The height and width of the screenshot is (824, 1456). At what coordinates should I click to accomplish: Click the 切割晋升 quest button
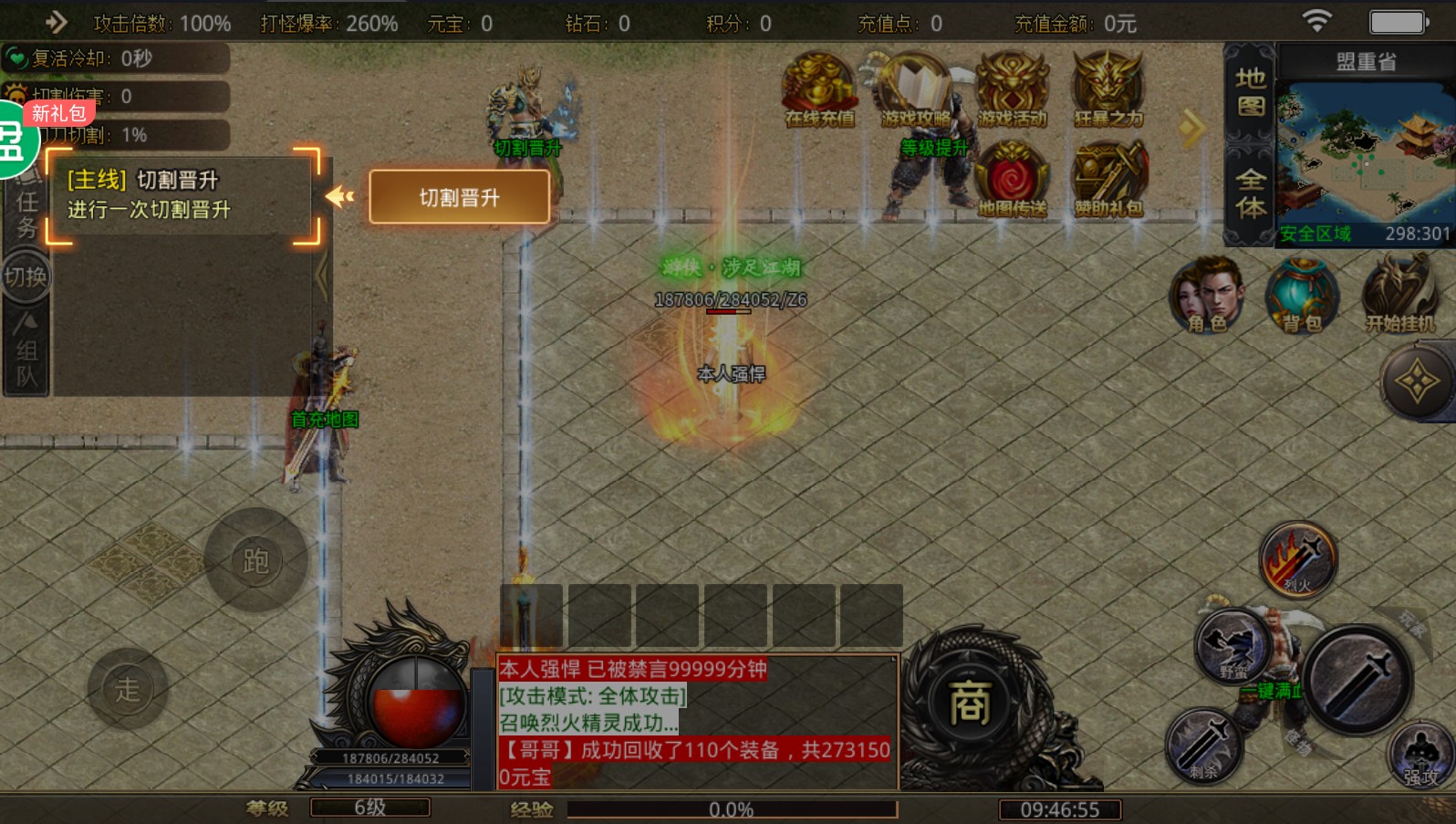[459, 198]
